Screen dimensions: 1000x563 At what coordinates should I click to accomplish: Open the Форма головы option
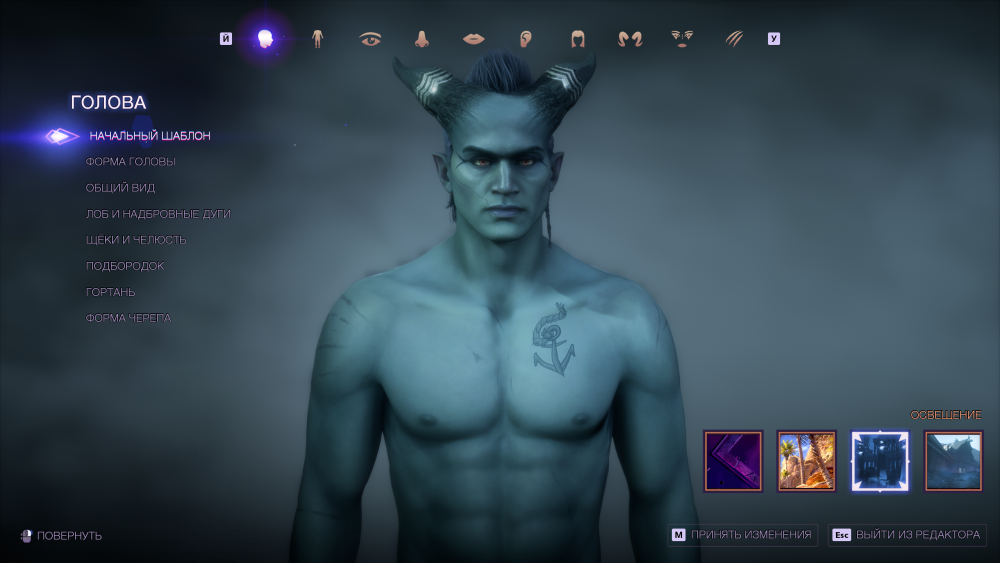click(x=130, y=162)
